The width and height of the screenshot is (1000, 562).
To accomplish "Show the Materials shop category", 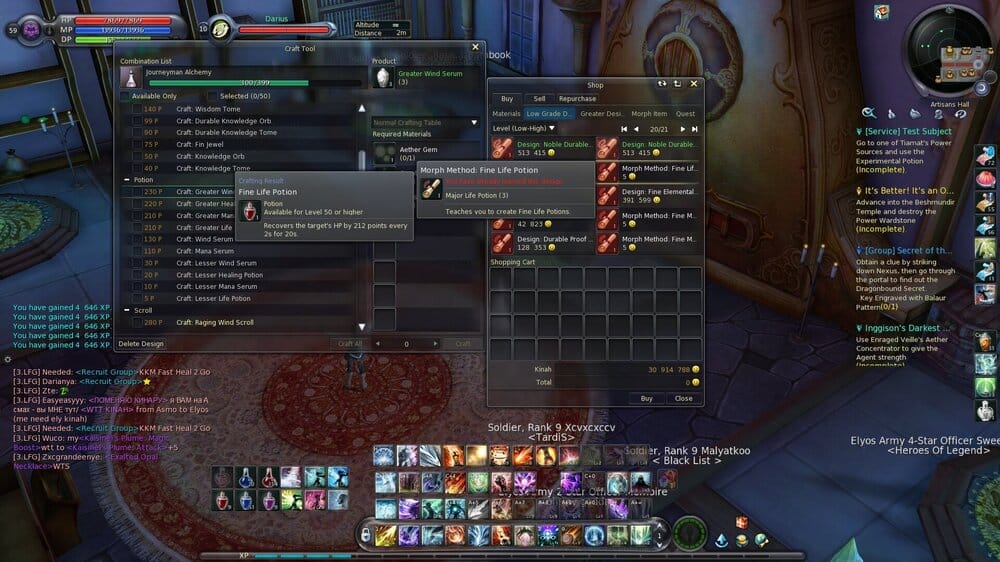I will pyautogui.click(x=506, y=114).
